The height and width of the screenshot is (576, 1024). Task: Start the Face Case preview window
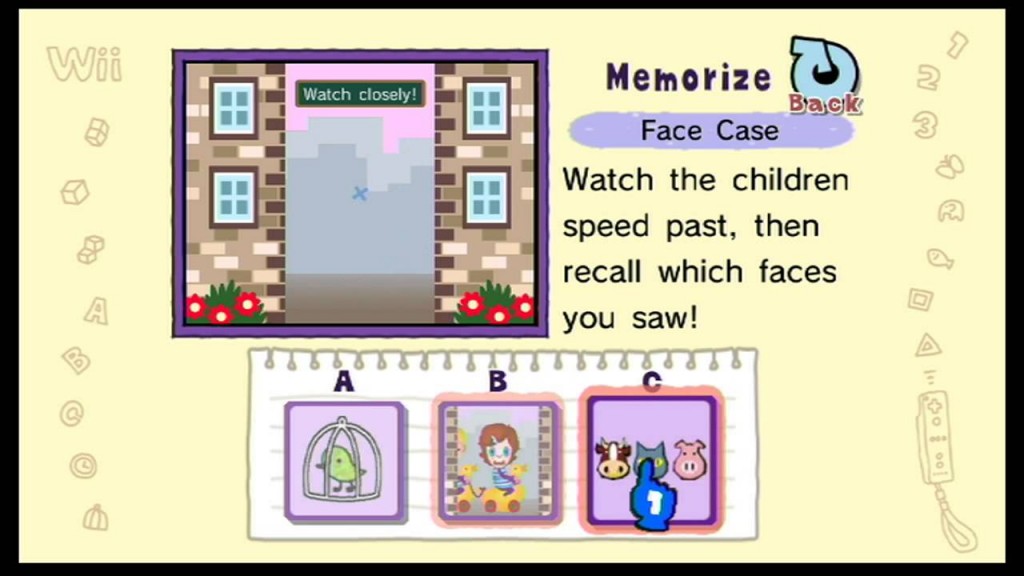(360, 193)
